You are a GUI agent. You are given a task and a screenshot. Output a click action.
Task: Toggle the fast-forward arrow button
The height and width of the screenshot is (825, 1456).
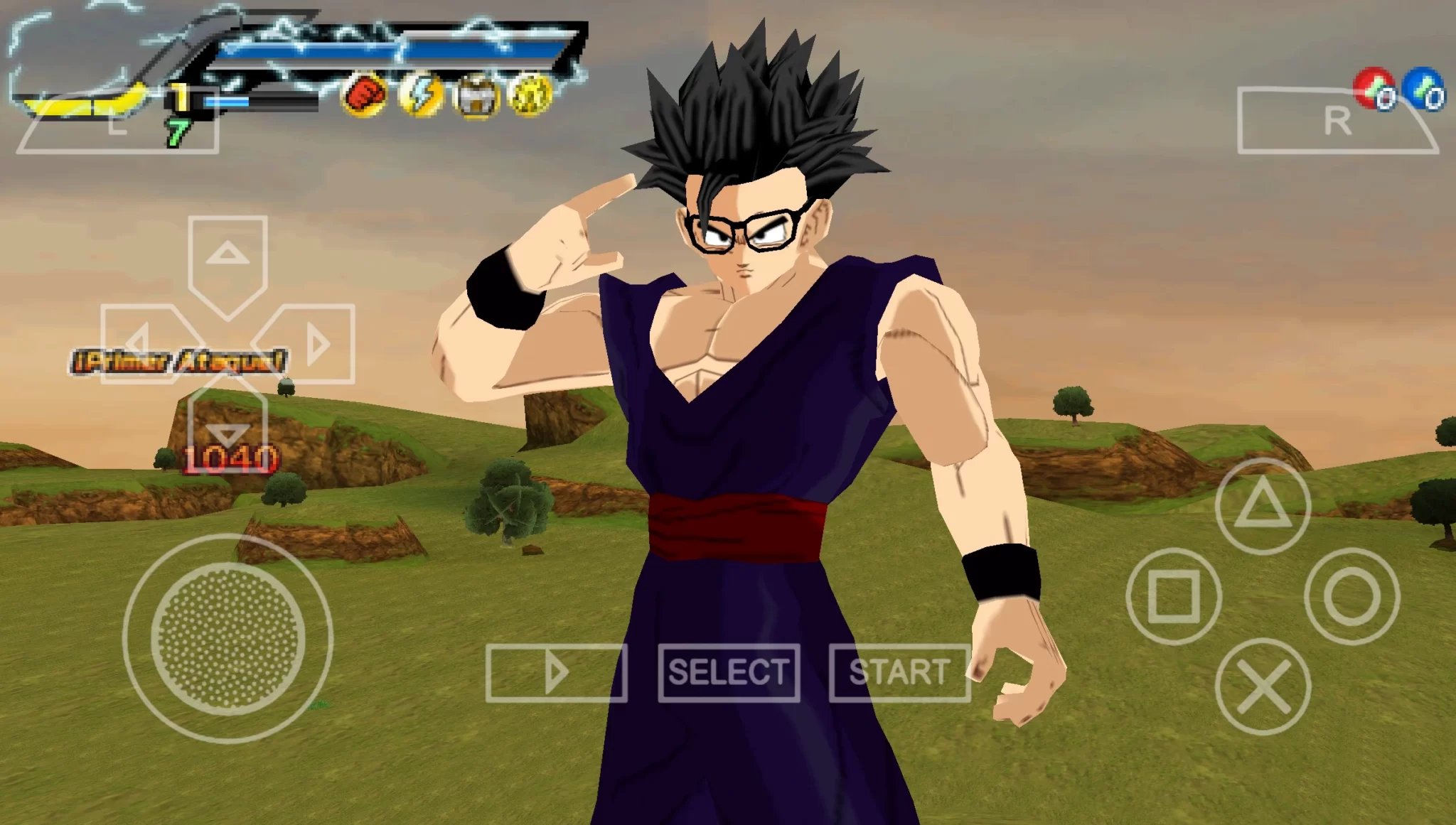tap(557, 672)
